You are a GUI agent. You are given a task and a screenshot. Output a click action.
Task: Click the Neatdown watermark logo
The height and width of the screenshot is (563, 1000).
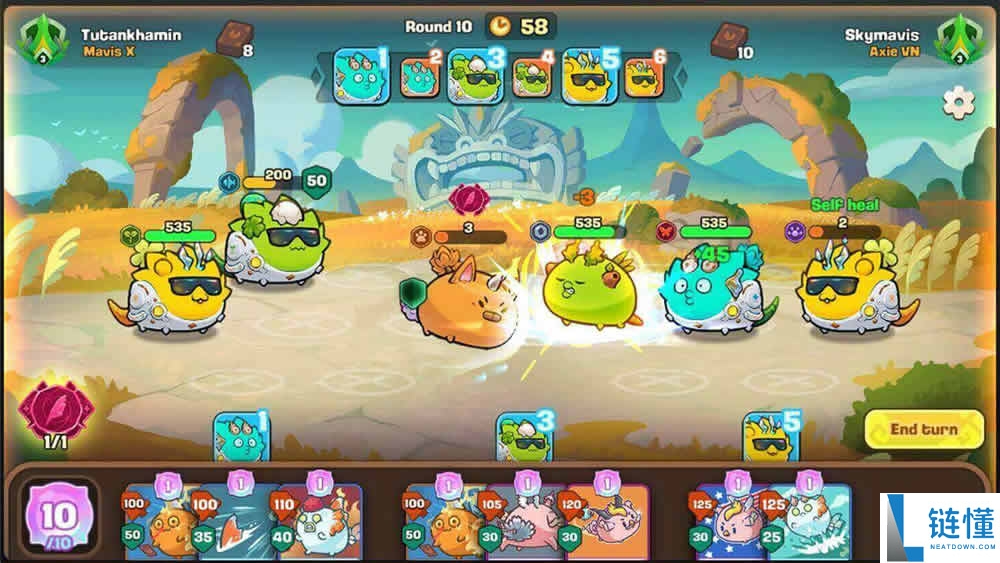[x=938, y=527]
